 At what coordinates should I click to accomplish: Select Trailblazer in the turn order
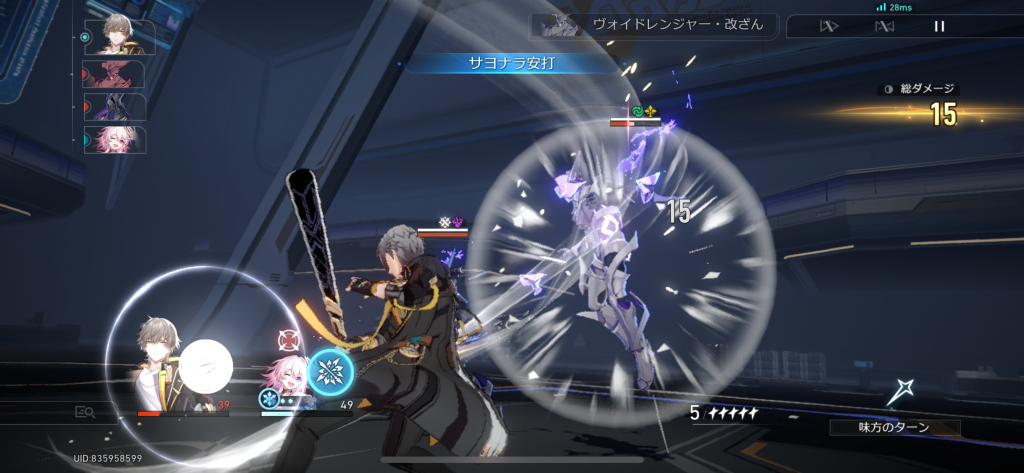click(x=115, y=37)
